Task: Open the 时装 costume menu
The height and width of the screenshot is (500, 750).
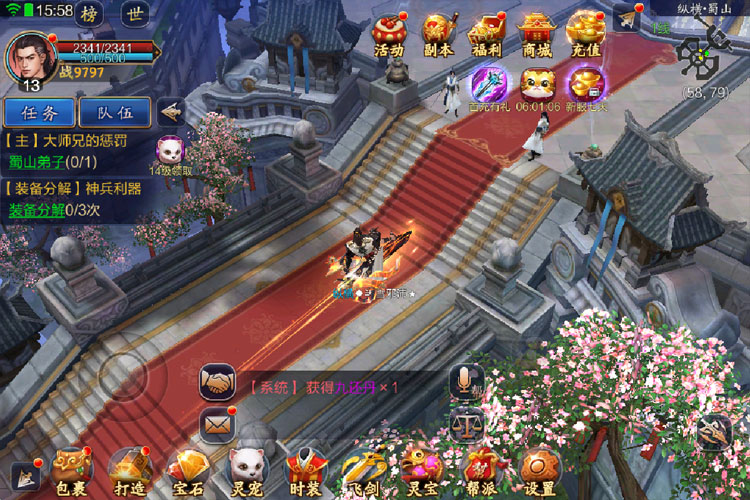Action: 304,471
